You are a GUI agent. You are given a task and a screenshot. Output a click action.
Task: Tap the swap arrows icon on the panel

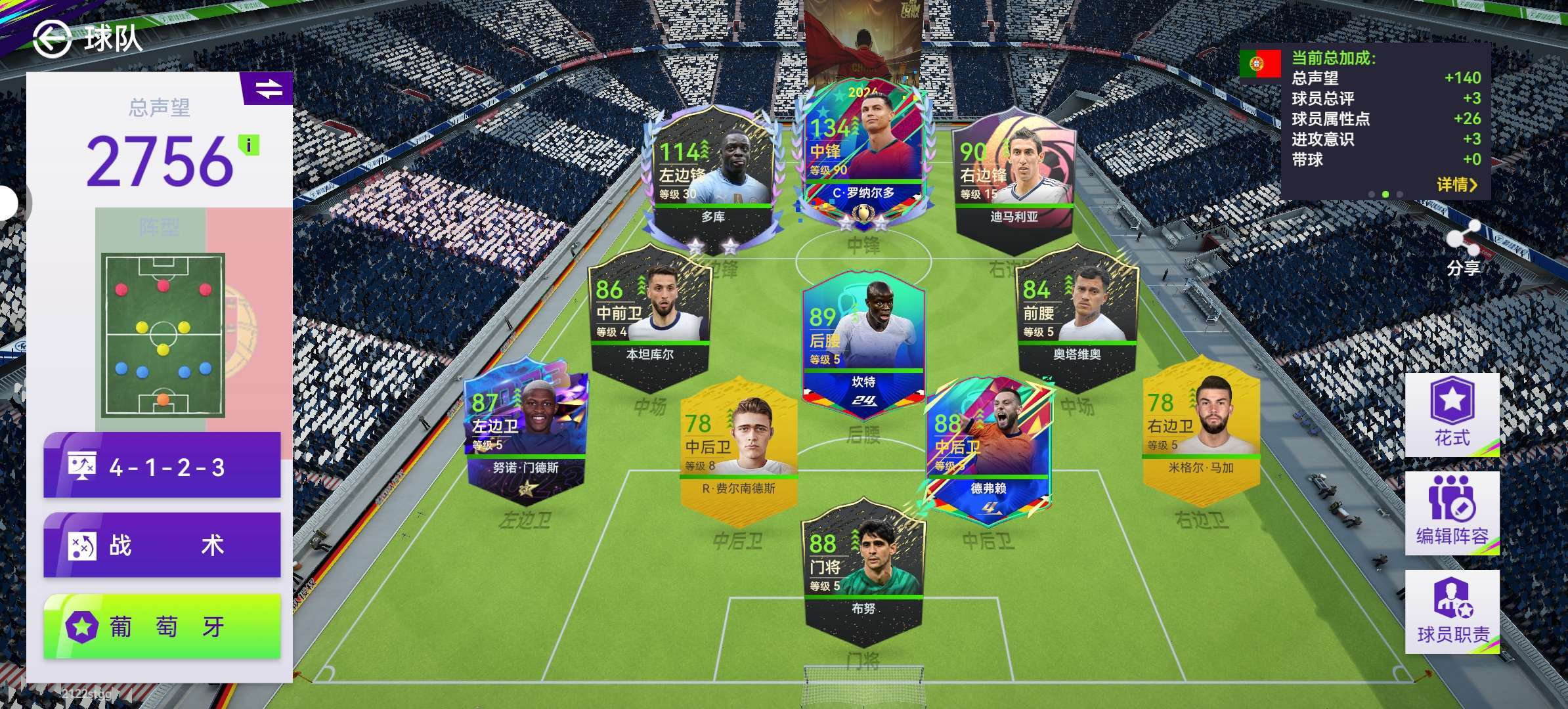tap(268, 88)
